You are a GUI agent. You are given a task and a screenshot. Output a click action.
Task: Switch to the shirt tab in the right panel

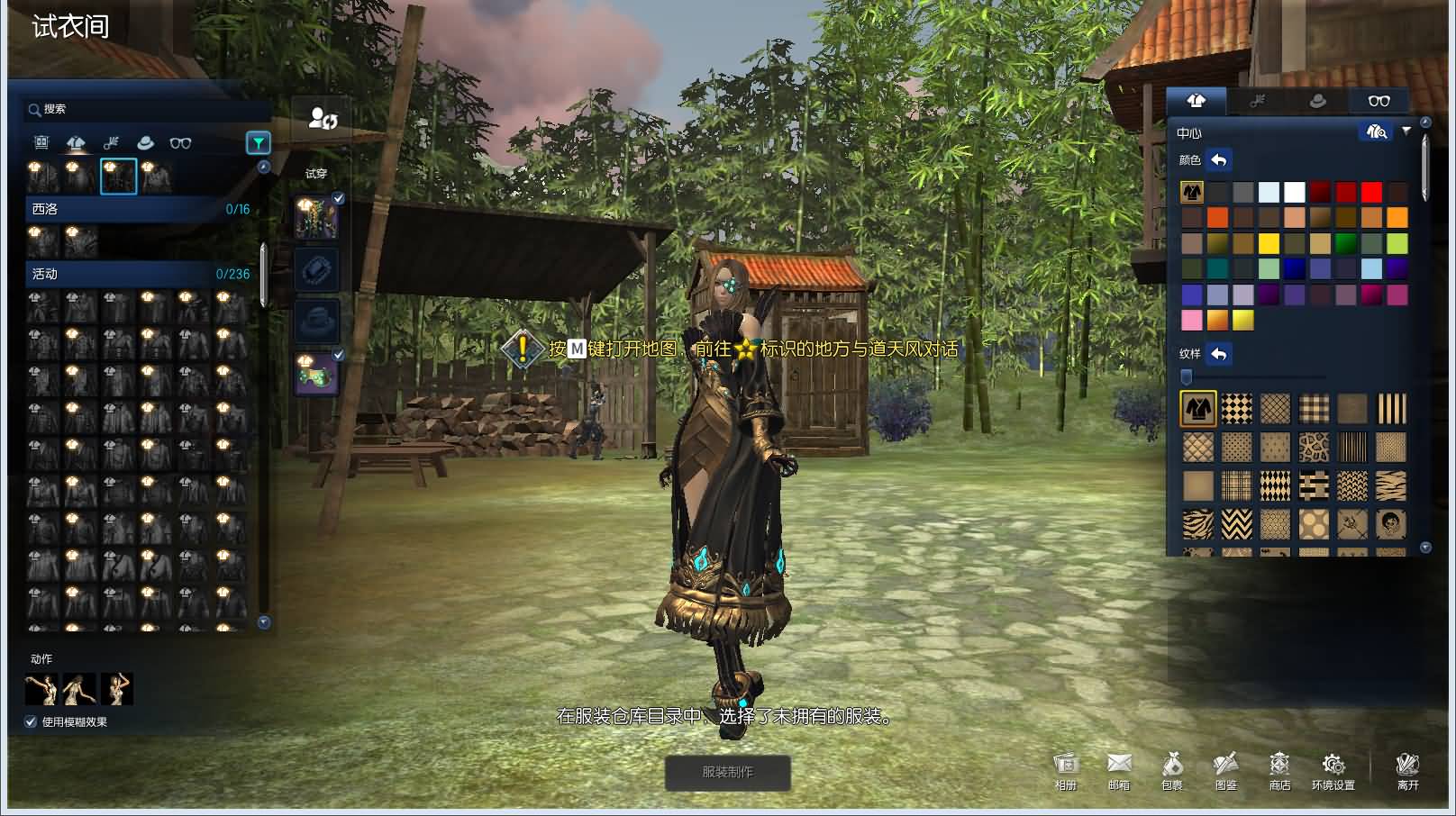click(1197, 101)
